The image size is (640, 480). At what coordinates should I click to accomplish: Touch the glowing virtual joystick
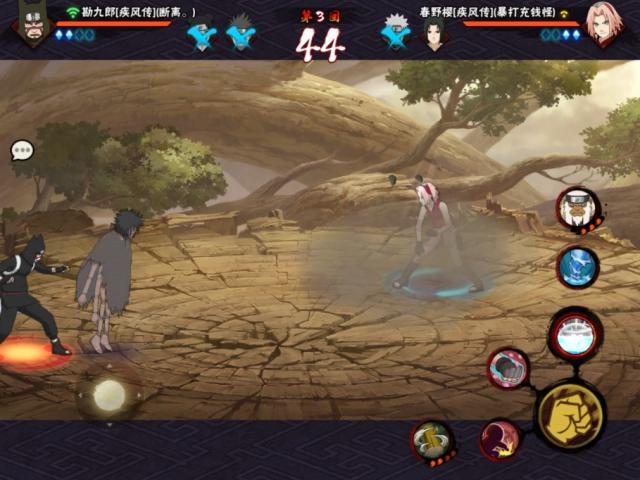pos(109,395)
